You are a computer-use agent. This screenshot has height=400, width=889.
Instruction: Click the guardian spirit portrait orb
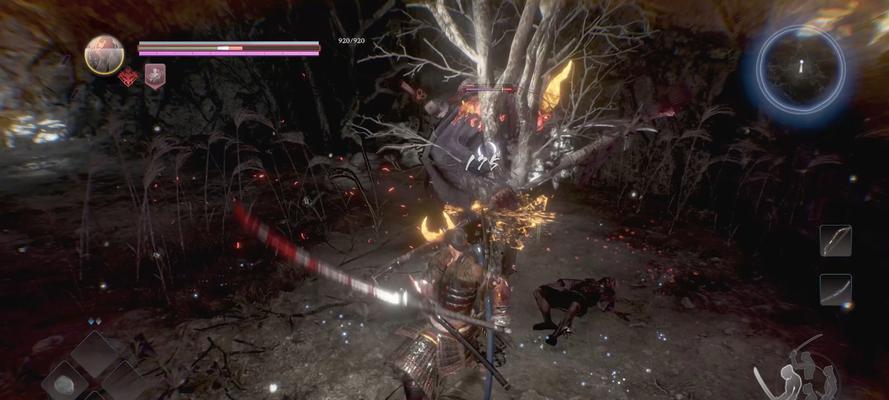click(x=104, y=54)
